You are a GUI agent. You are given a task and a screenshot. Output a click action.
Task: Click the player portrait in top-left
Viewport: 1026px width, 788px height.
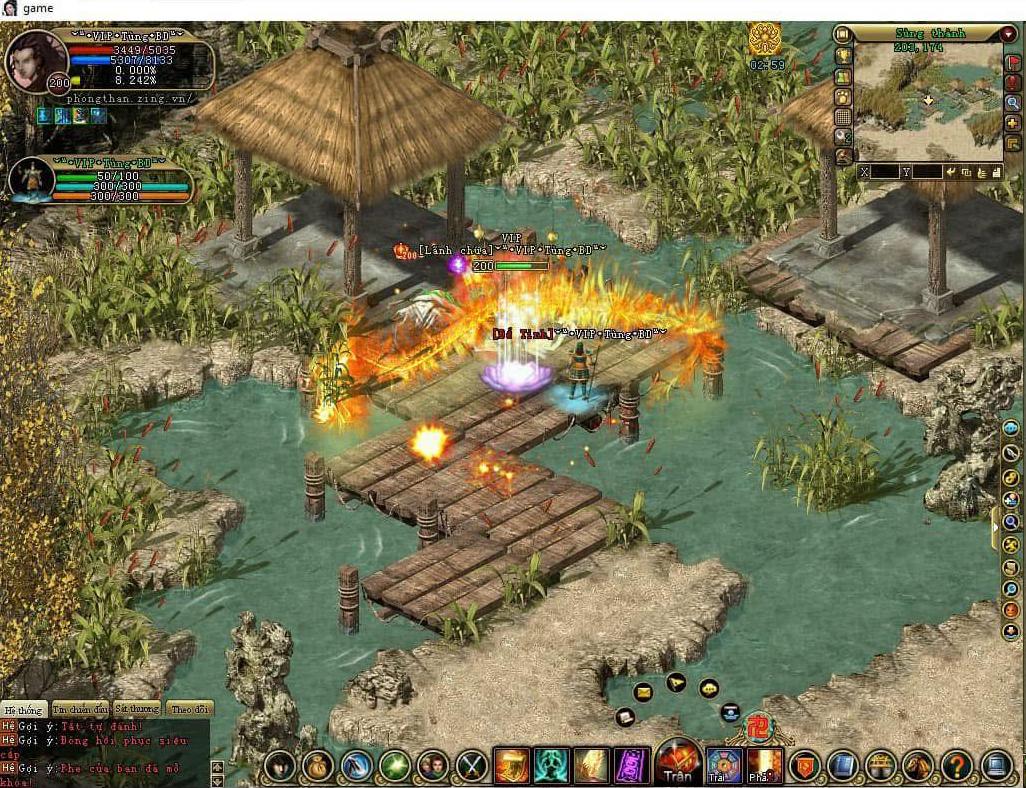tap(36, 62)
